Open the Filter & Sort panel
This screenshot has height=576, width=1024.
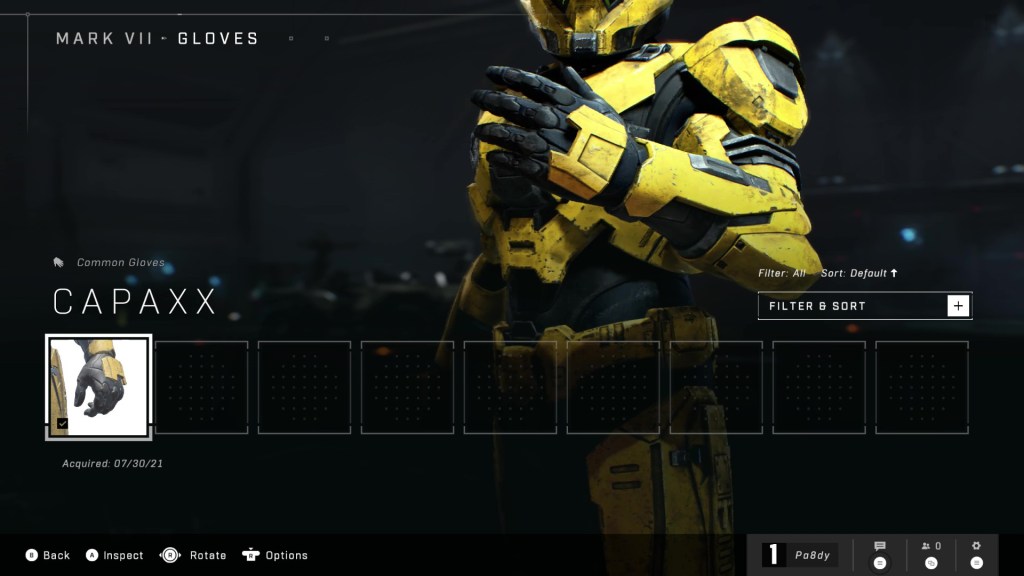(x=864, y=306)
